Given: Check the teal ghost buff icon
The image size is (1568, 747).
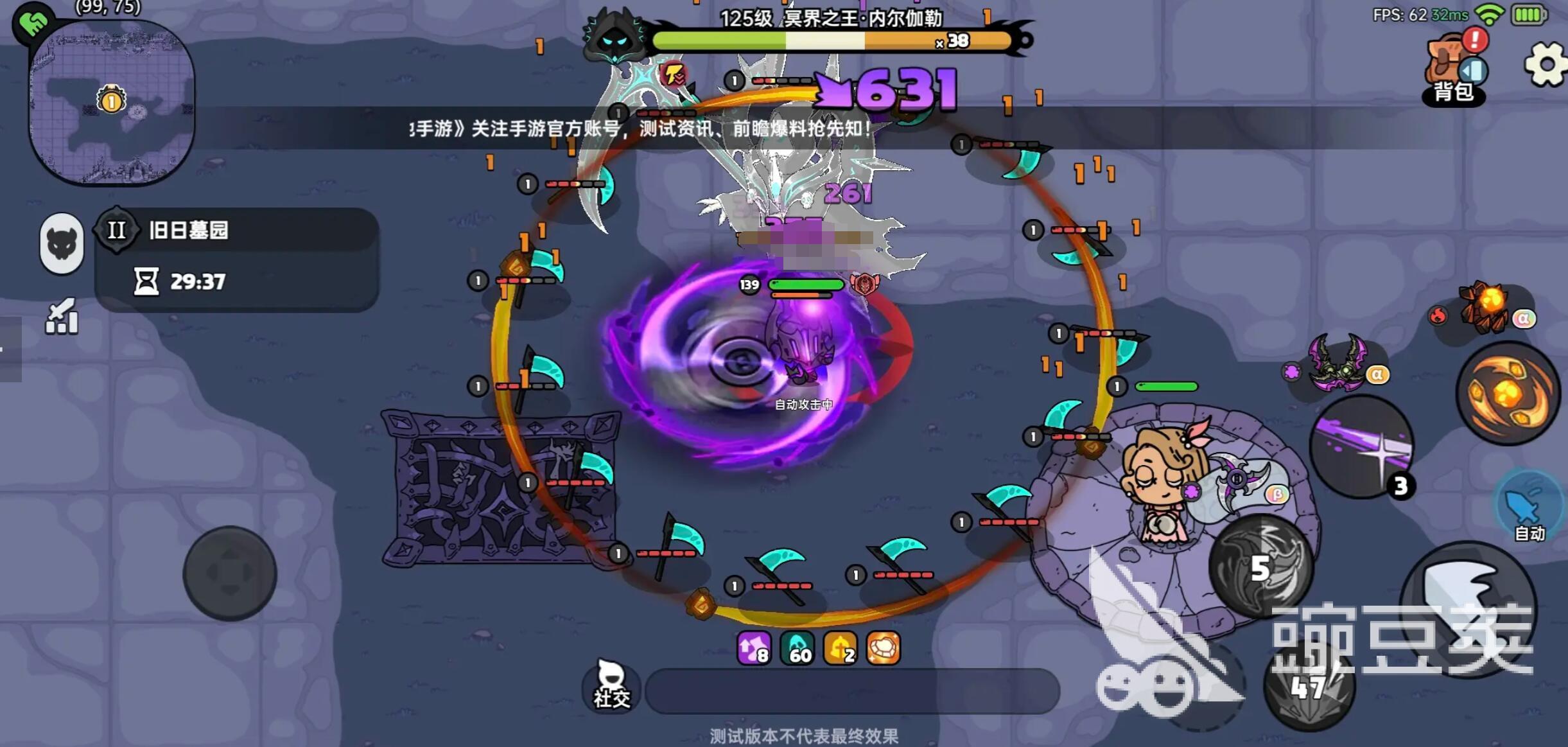Looking at the screenshot, I should tap(797, 647).
